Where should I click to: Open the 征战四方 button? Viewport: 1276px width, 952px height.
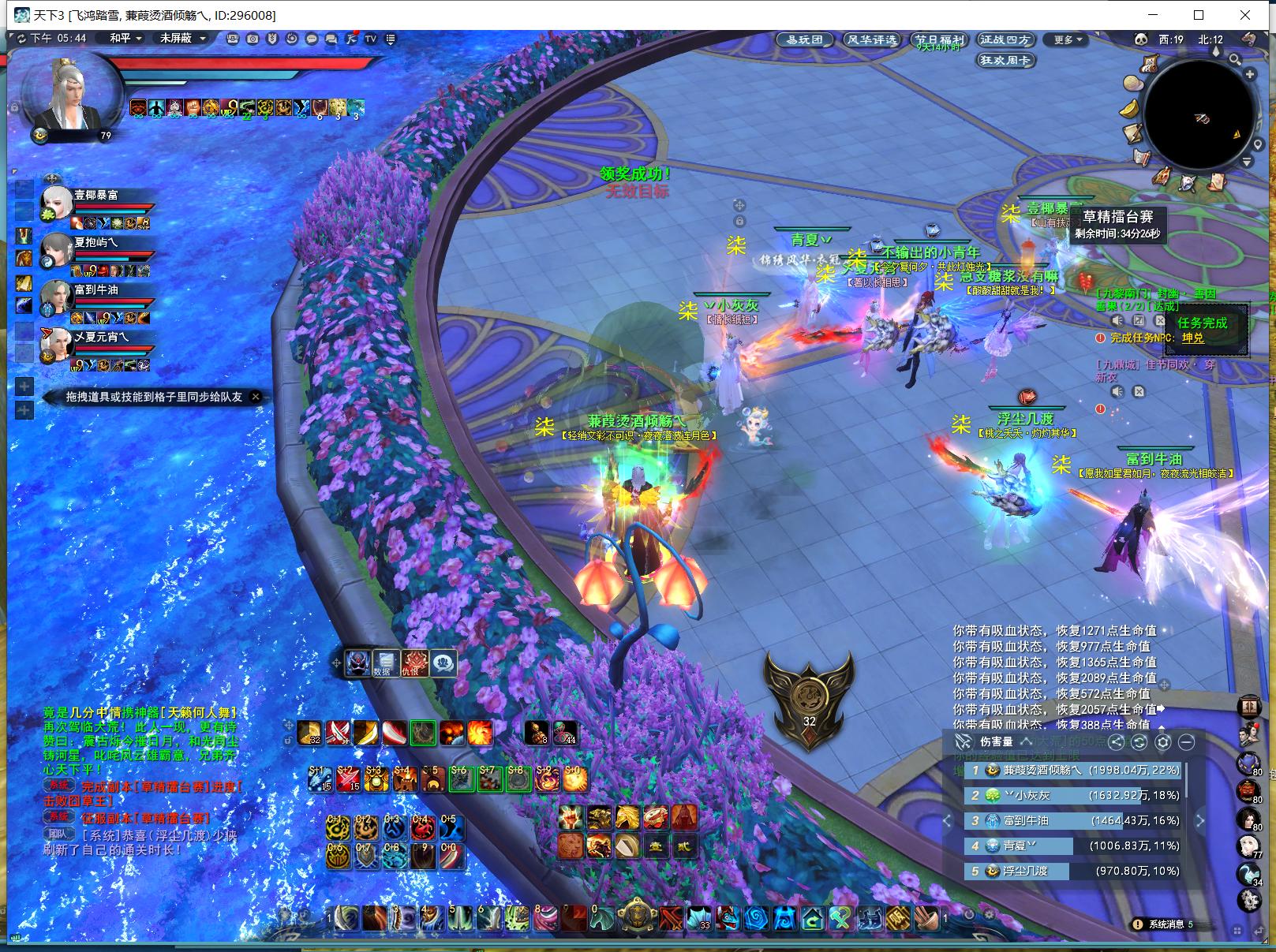pyautogui.click(x=1005, y=39)
